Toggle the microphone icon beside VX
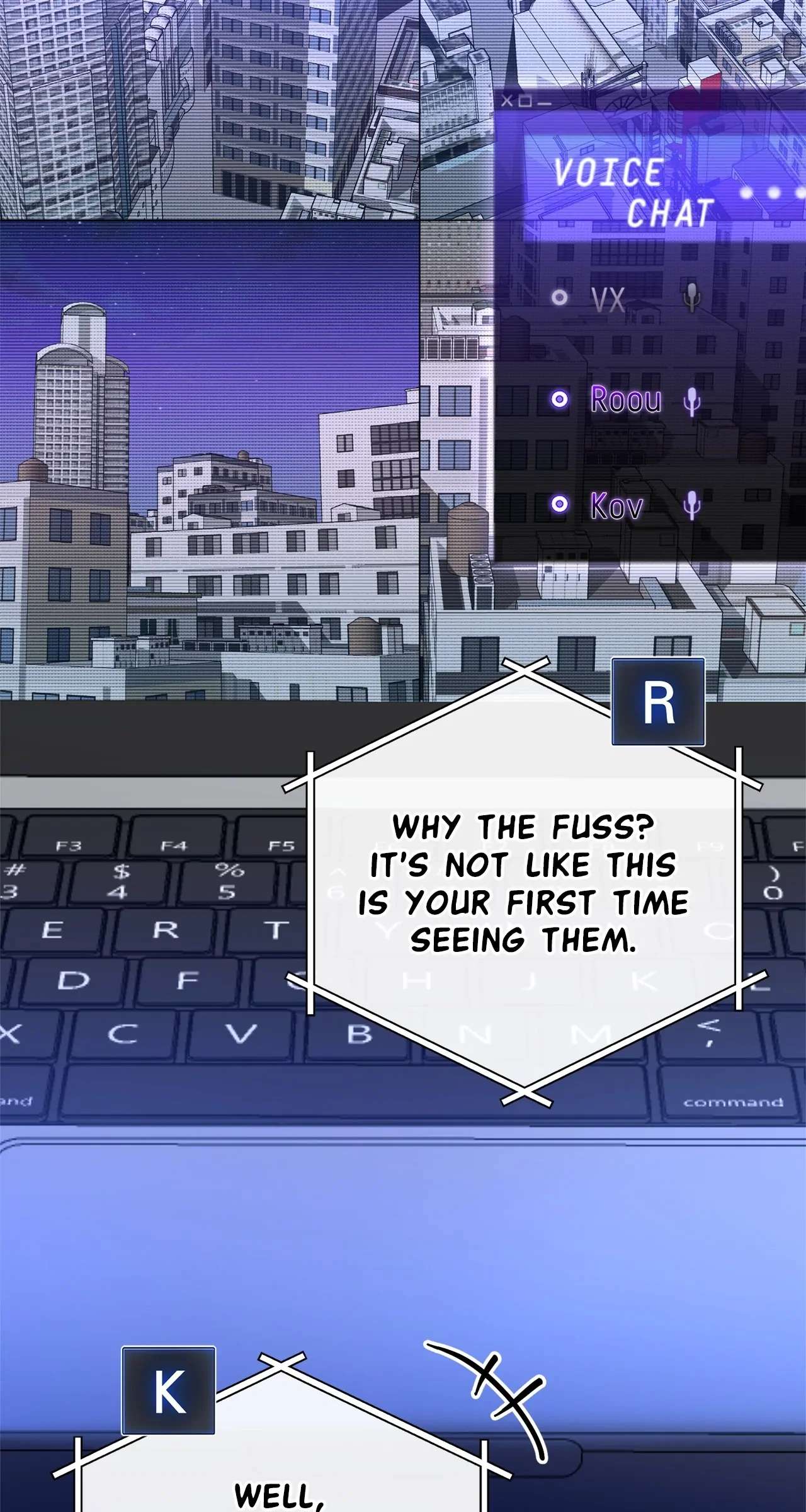The height and width of the screenshot is (1512, 806). [691, 297]
